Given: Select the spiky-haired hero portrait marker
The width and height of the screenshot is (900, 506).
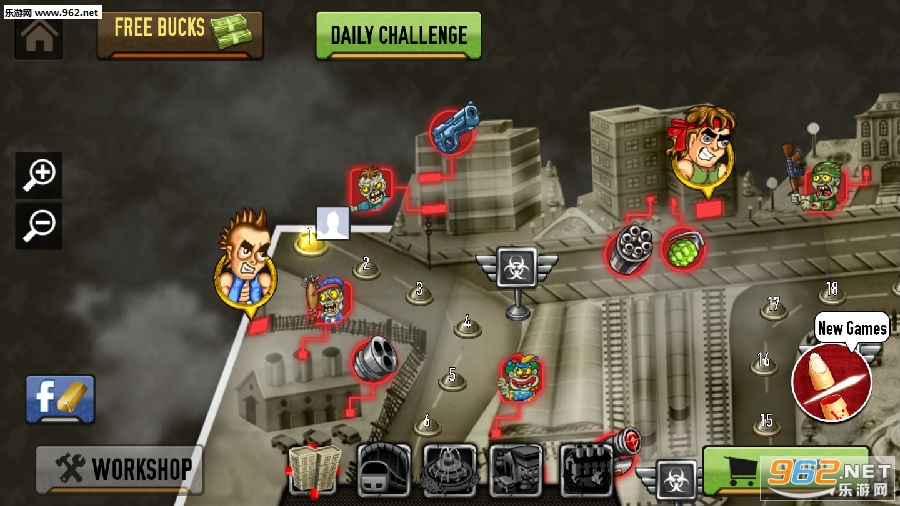Looking at the screenshot, I should tap(243, 260).
